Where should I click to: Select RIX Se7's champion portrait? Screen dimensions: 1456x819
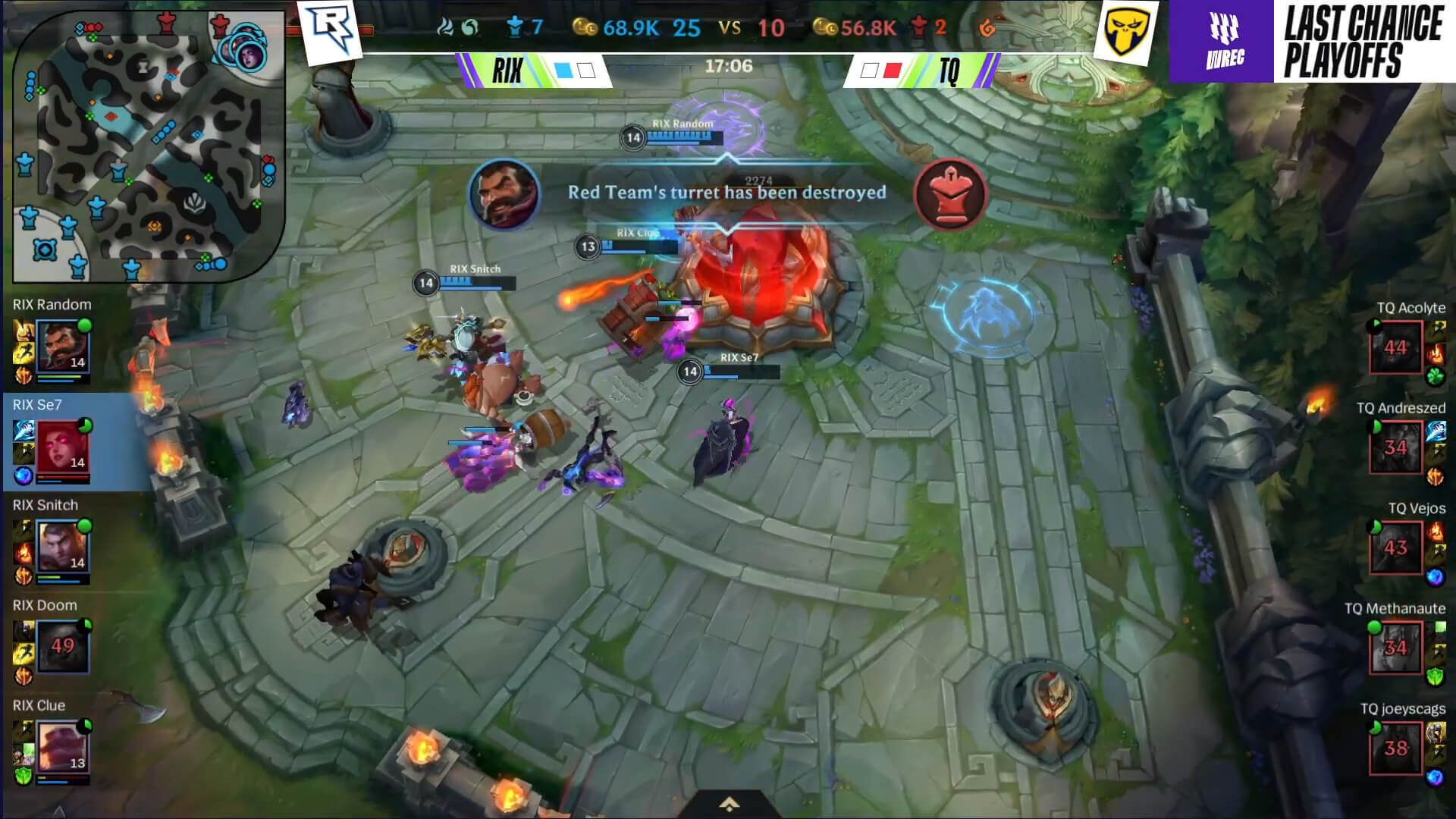[63, 447]
